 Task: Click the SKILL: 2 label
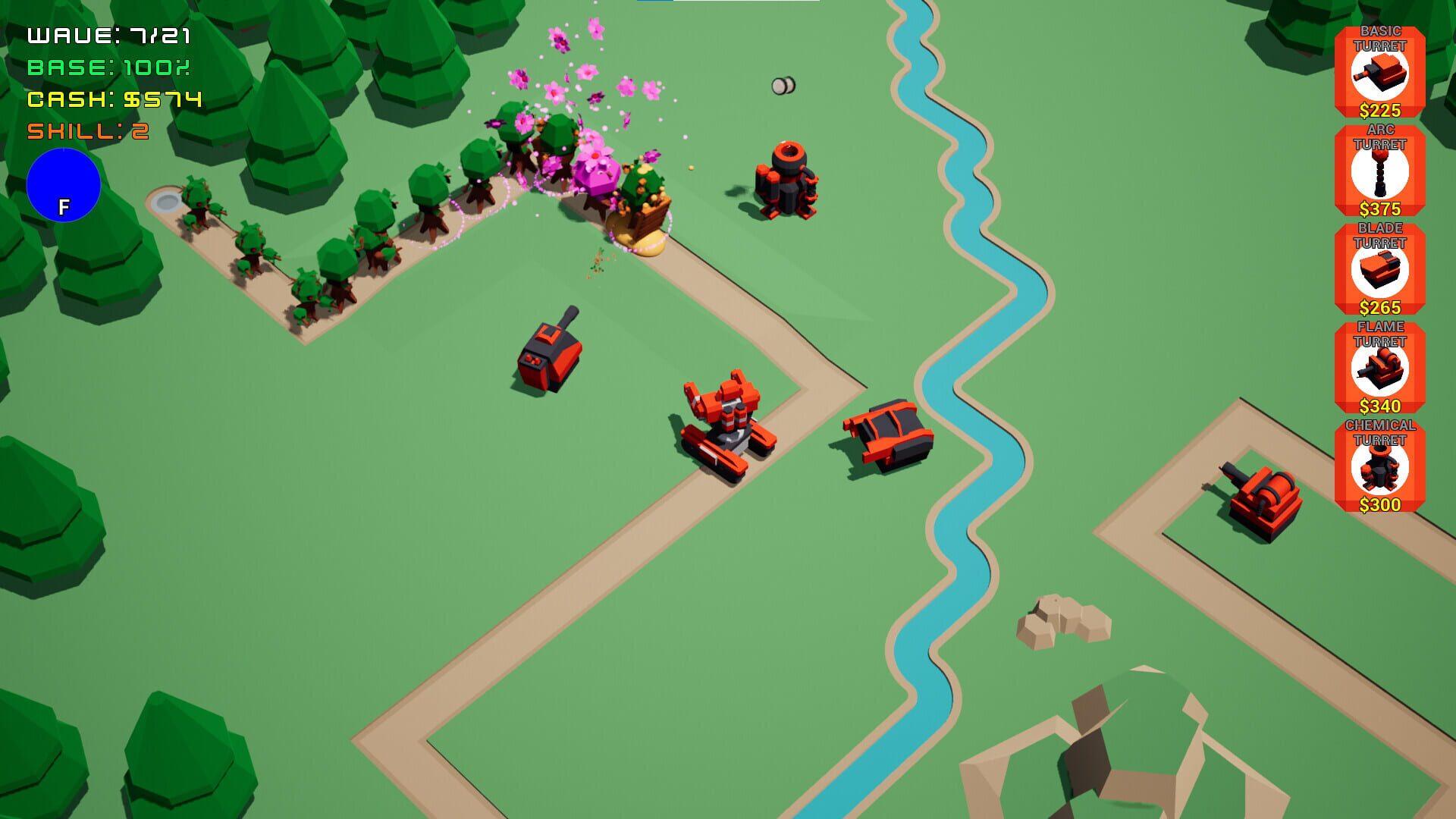point(87,129)
